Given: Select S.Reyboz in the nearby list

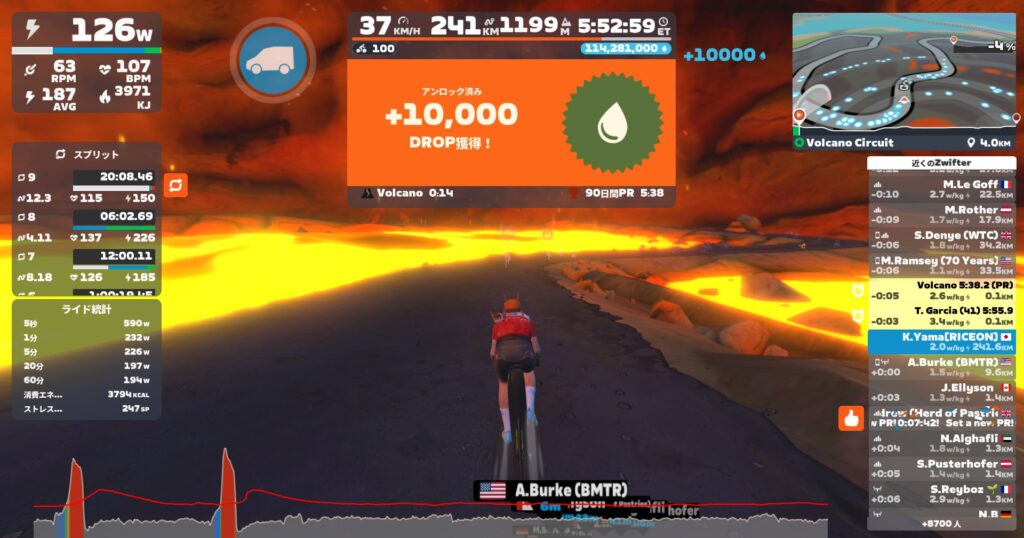Looking at the screenshot, I should (941, 494).
